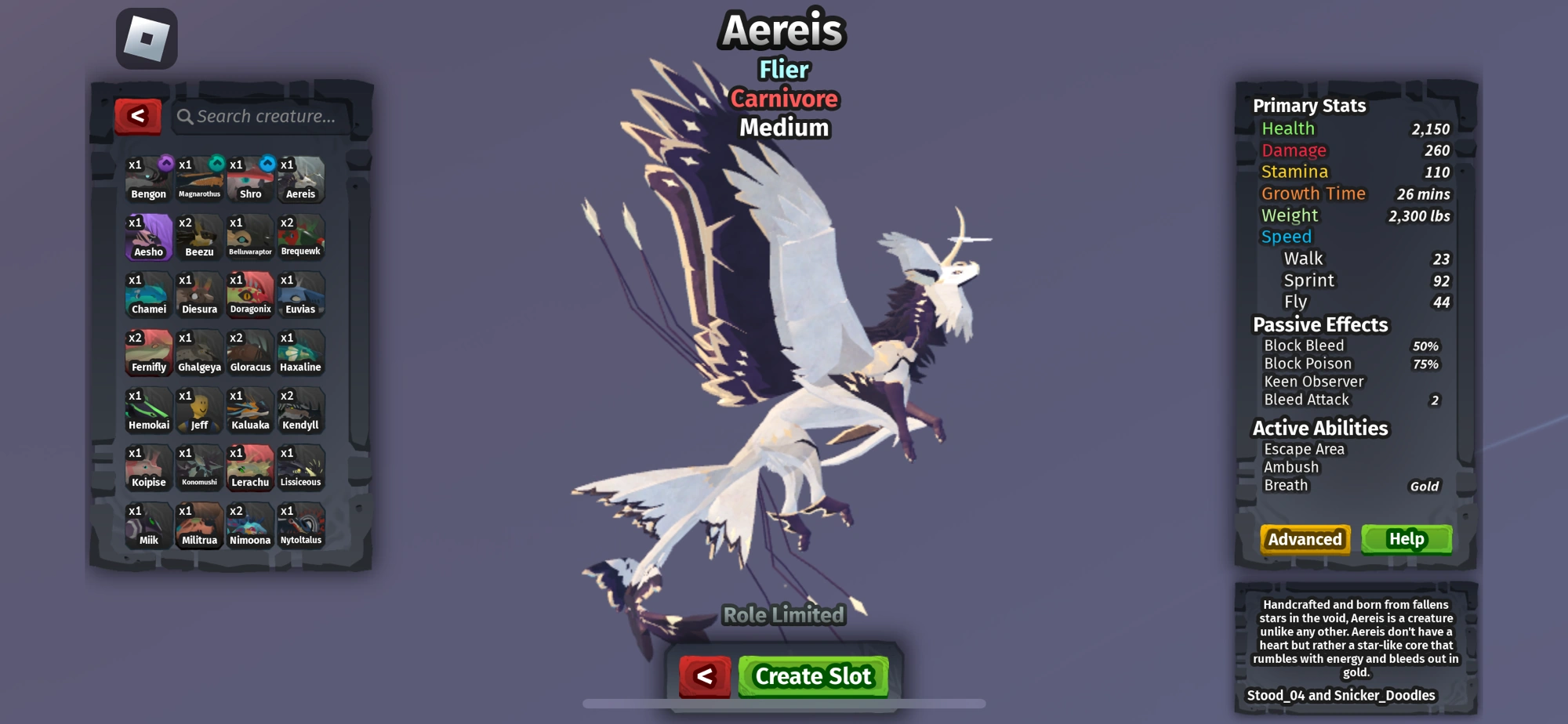Viewport: 1568px width, 724px height.
Task: Select the highlighted Aesho creature
Action: tap(148, 237)
